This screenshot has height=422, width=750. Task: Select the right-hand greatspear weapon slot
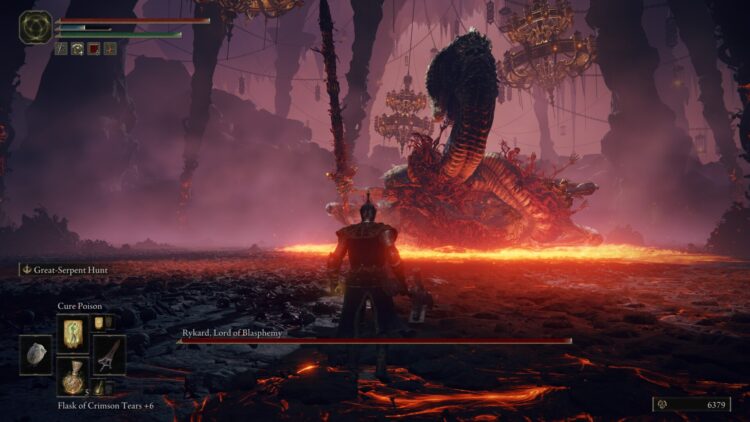click(x=108, y=354)
